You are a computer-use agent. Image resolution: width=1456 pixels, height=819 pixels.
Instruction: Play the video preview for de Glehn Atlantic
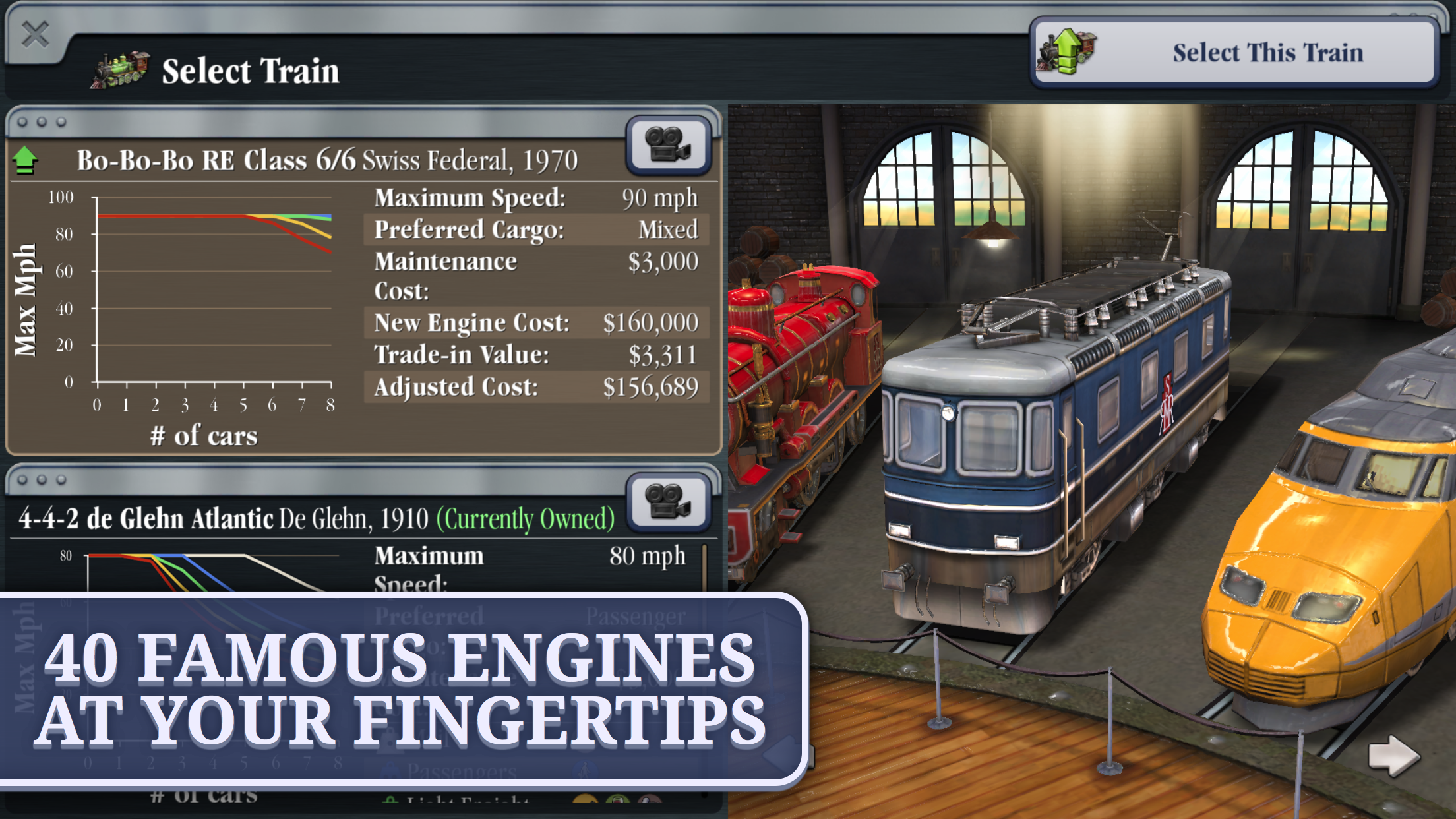tap(667, 503)
